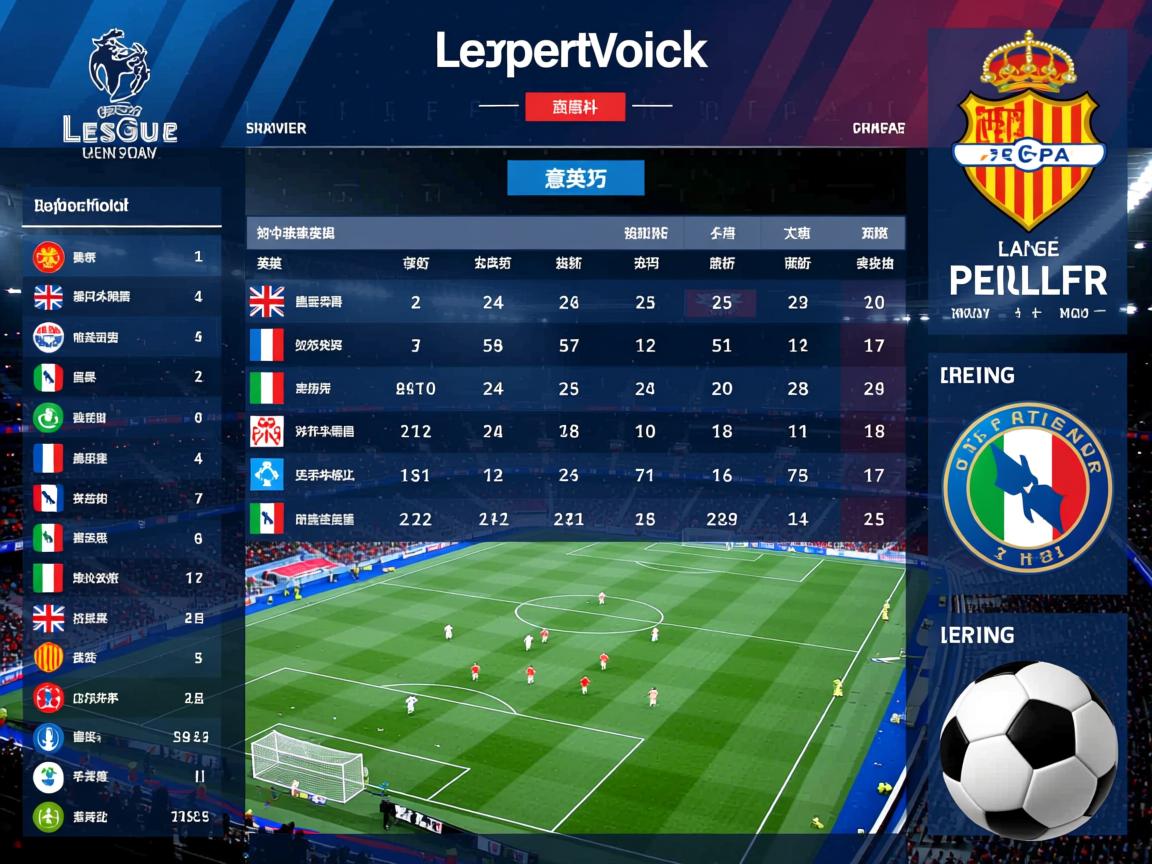Screen dimensions: 1152x864
Task: Select the French flag row in left sidebar
Action: (x=122, y=458)
